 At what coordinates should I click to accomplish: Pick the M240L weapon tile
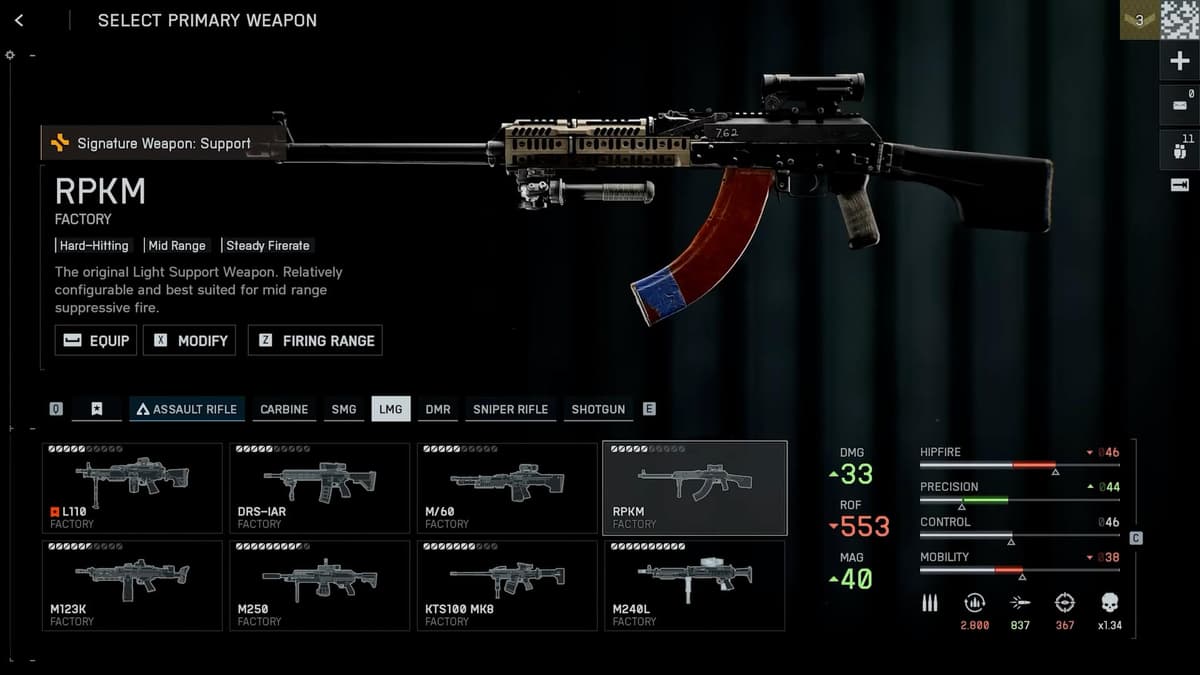point(694,586)
